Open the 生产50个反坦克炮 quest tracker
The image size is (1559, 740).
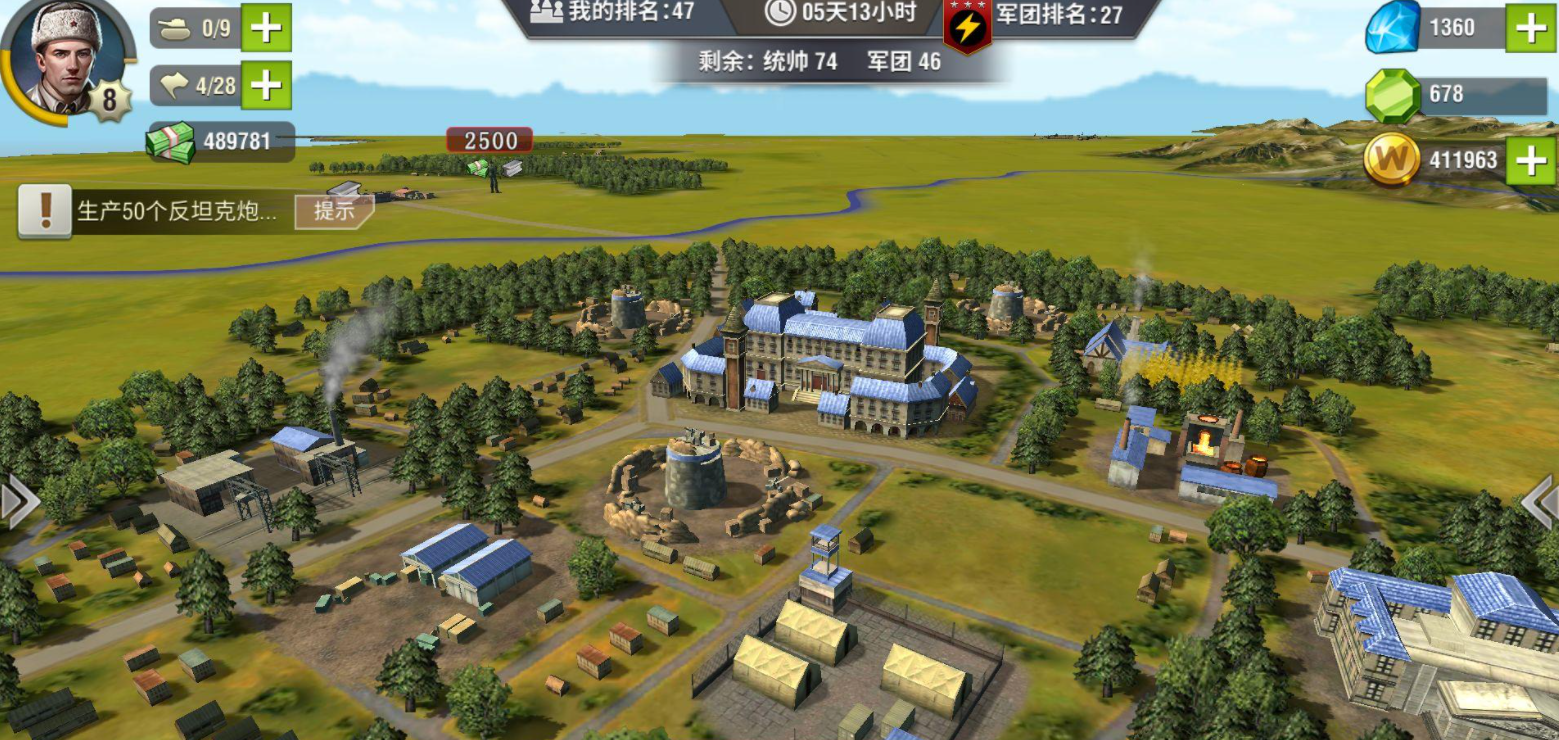click(175, 212)
